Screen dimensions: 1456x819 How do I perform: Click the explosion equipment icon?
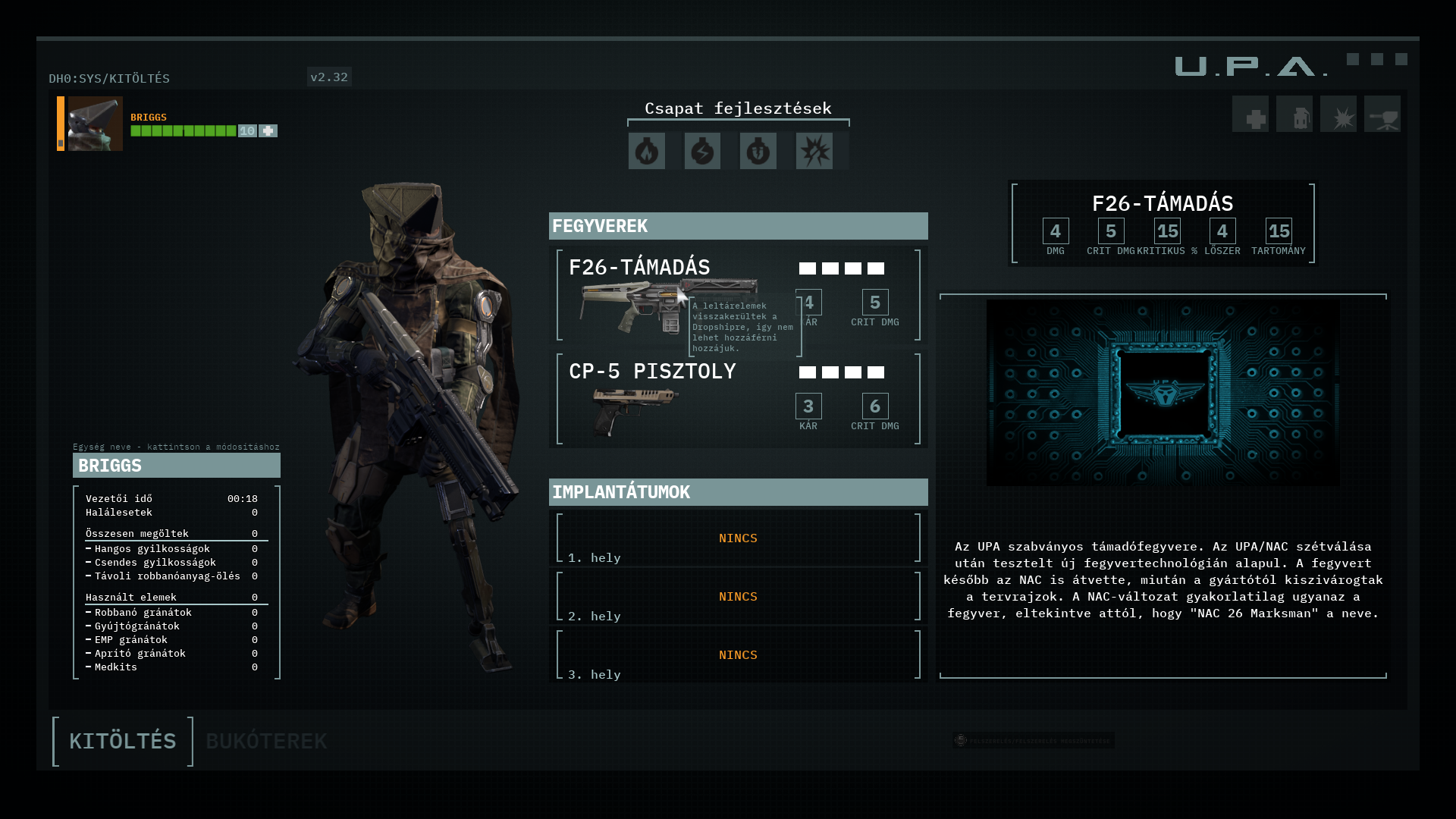click(1338, 115)
